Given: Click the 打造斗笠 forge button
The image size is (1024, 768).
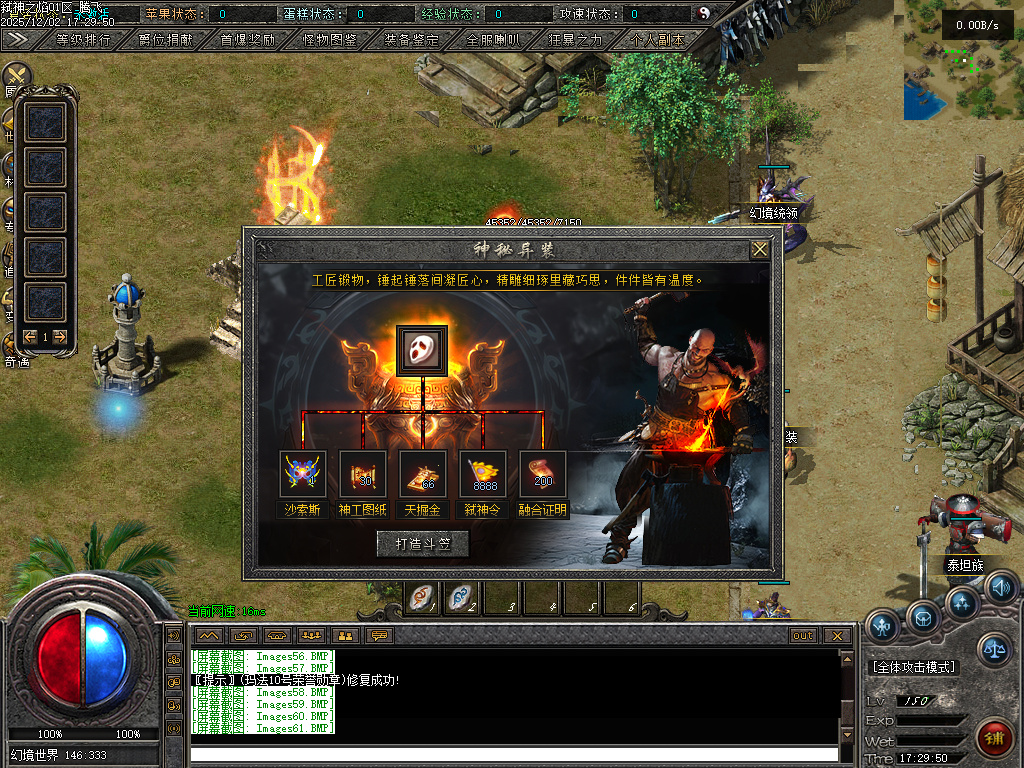Looking at the screenshot, I should click(x=422, y=543).
